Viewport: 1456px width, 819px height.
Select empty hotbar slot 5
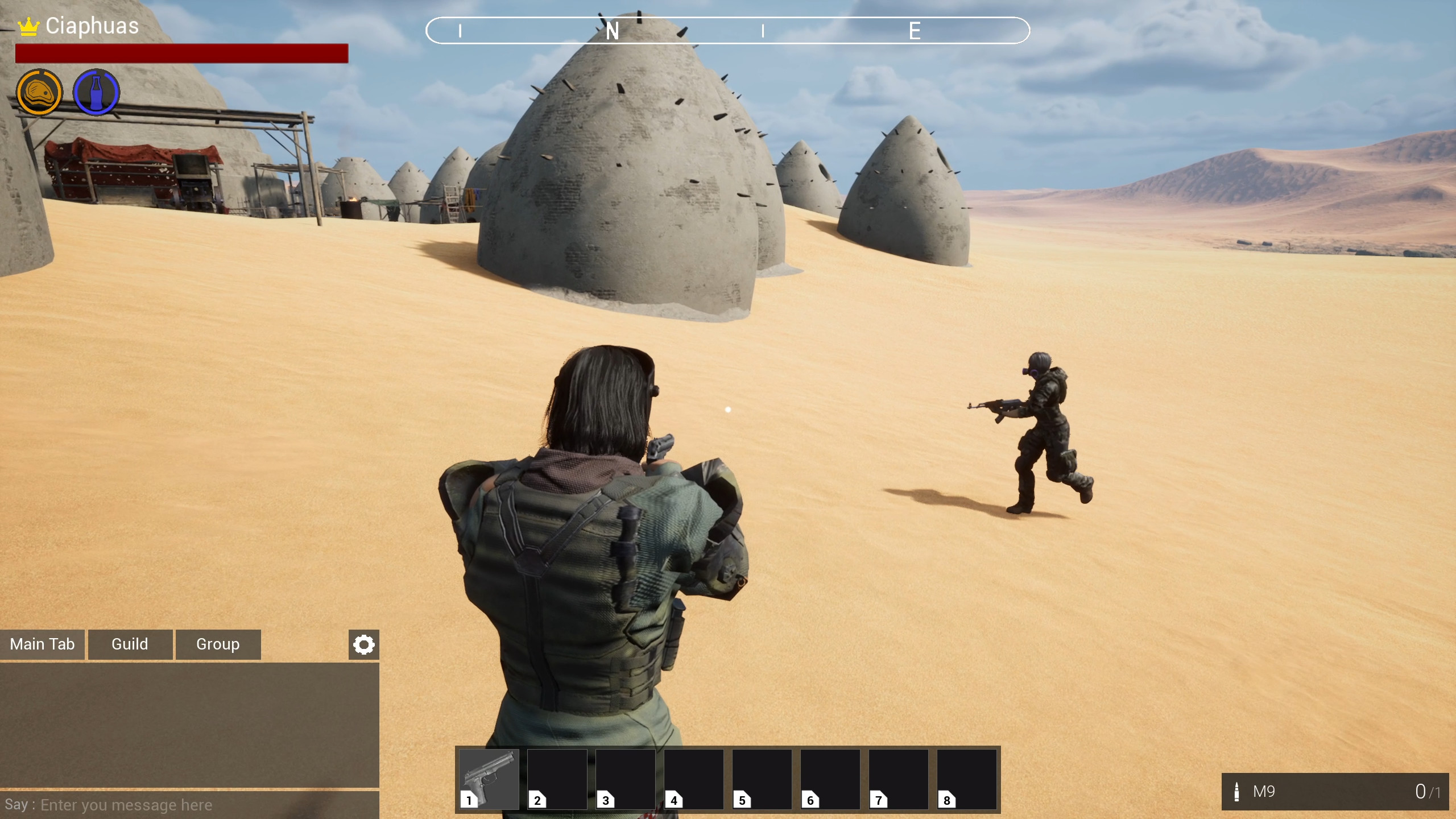point(763,778)
